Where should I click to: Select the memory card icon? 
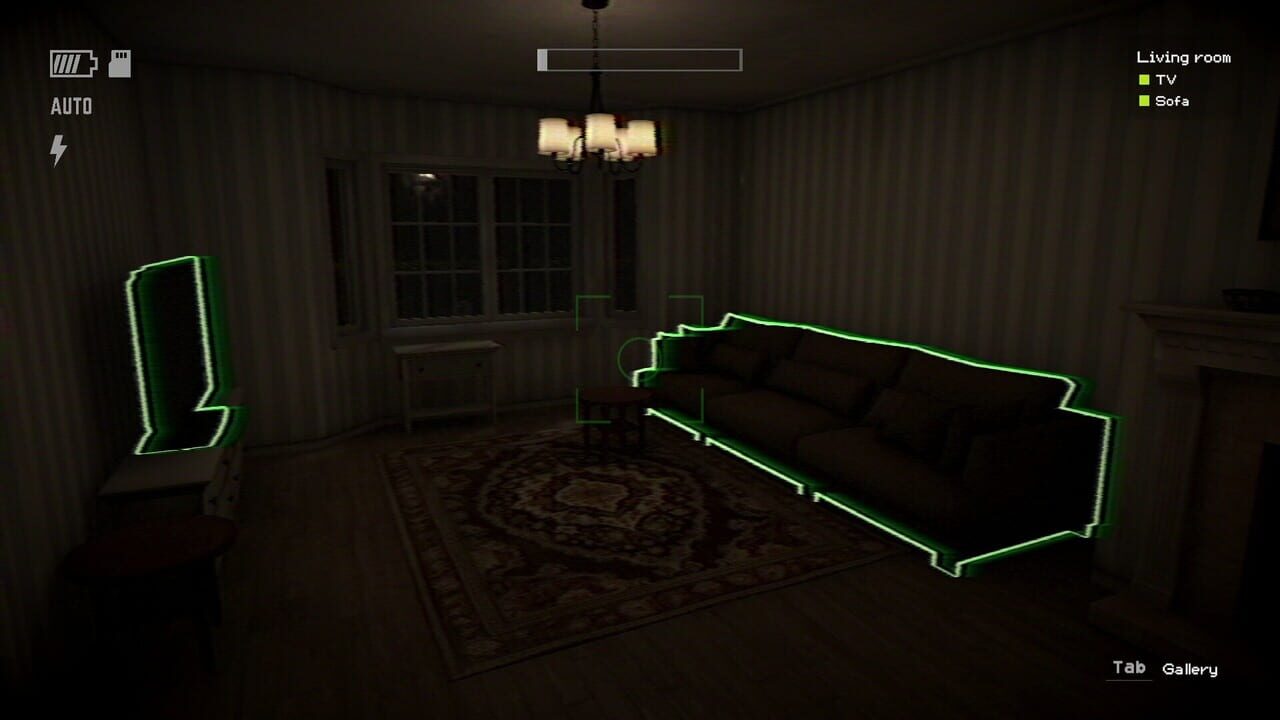coord(119,61)
